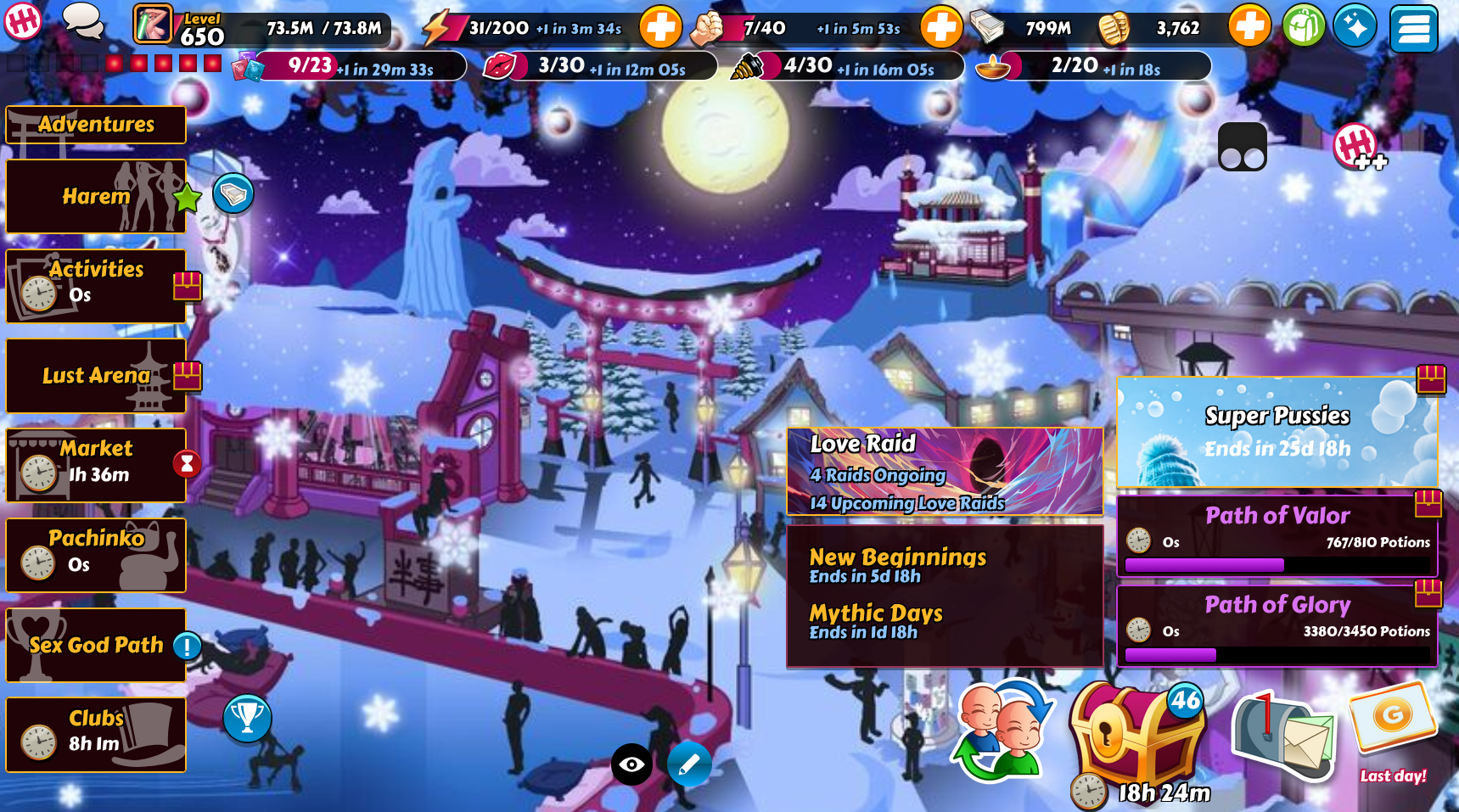Open the New Beginnings event
The image size is (1459, 812).
[897, 565]
